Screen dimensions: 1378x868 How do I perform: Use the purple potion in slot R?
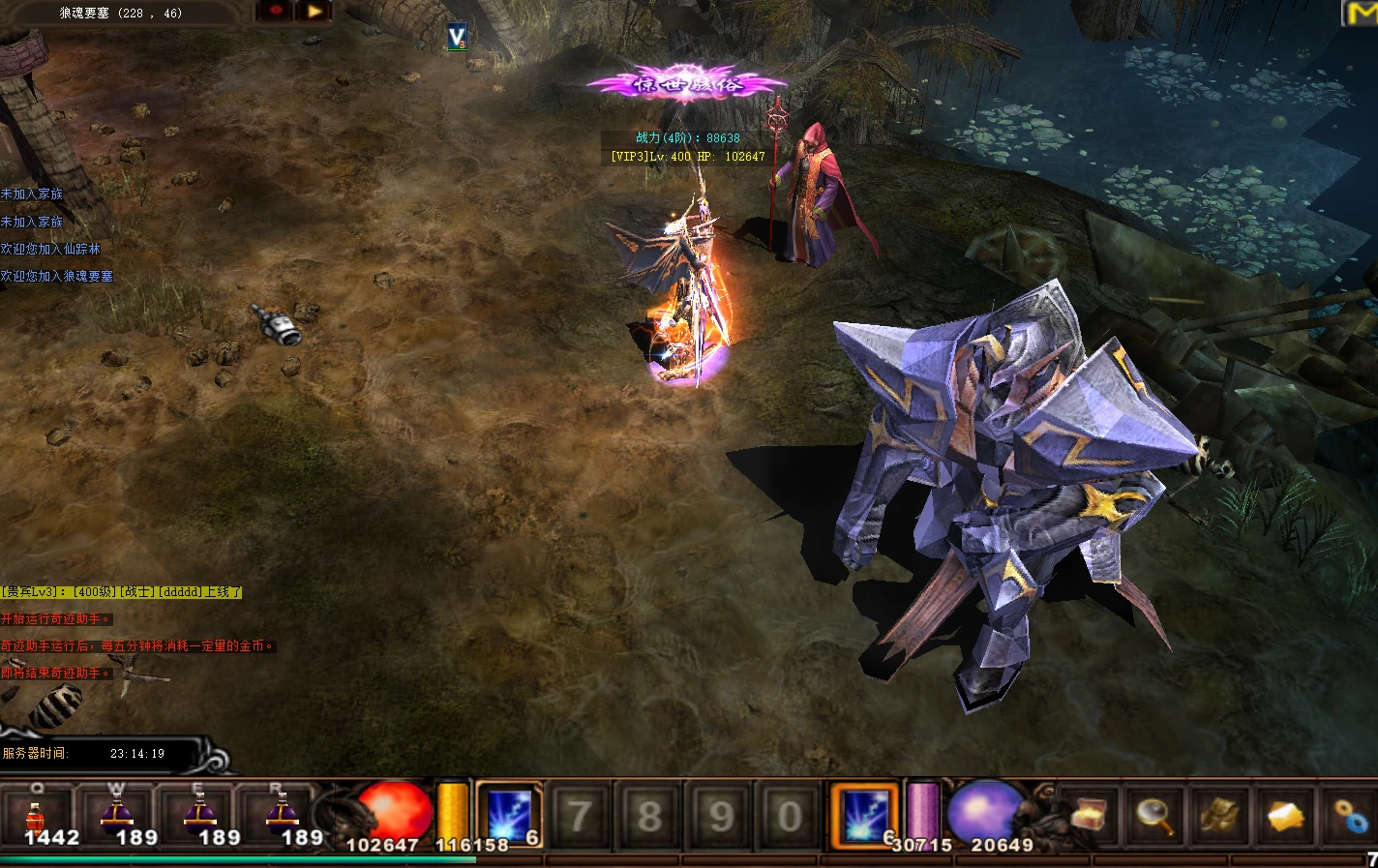click(283, 816)
